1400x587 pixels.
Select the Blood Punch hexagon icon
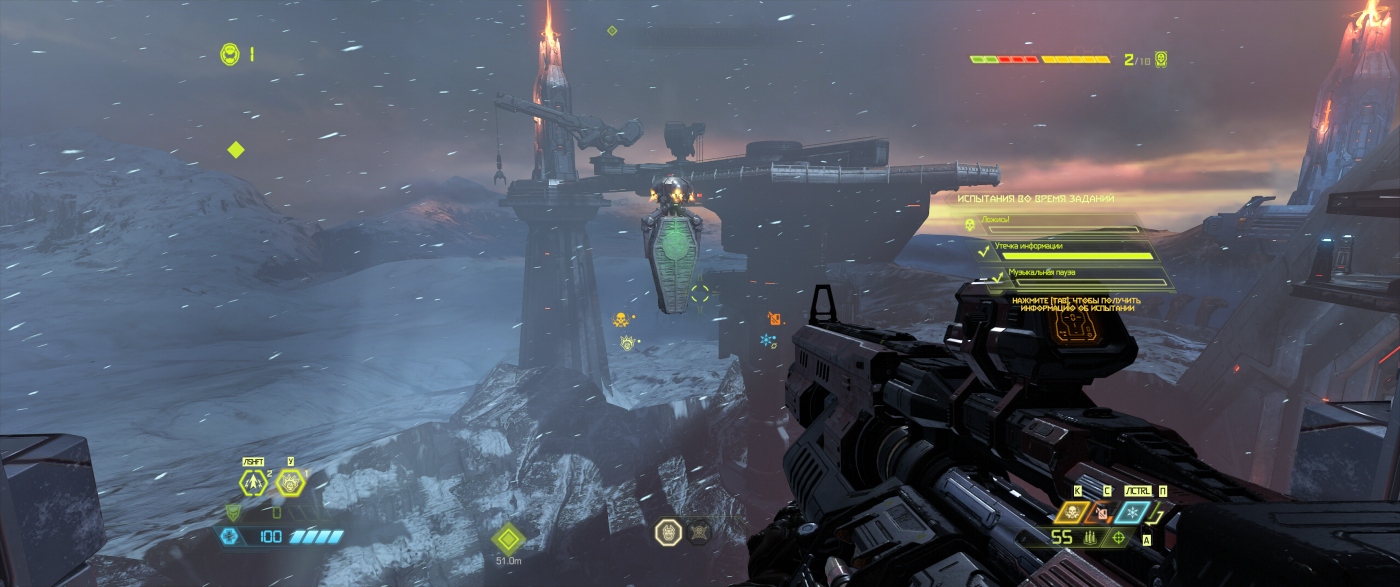point(290,483)
